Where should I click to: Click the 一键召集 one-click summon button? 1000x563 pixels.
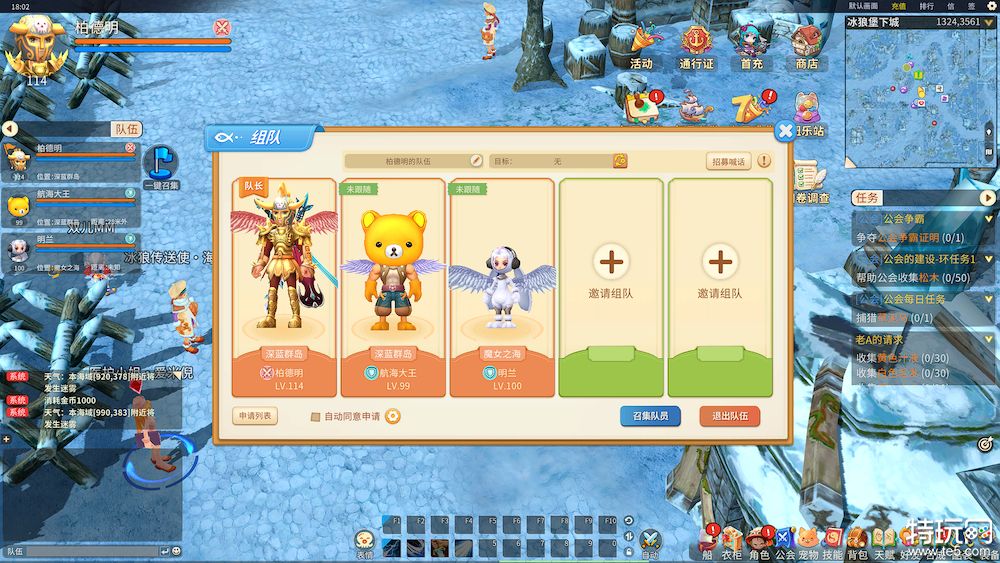click(x=160, y=167)
